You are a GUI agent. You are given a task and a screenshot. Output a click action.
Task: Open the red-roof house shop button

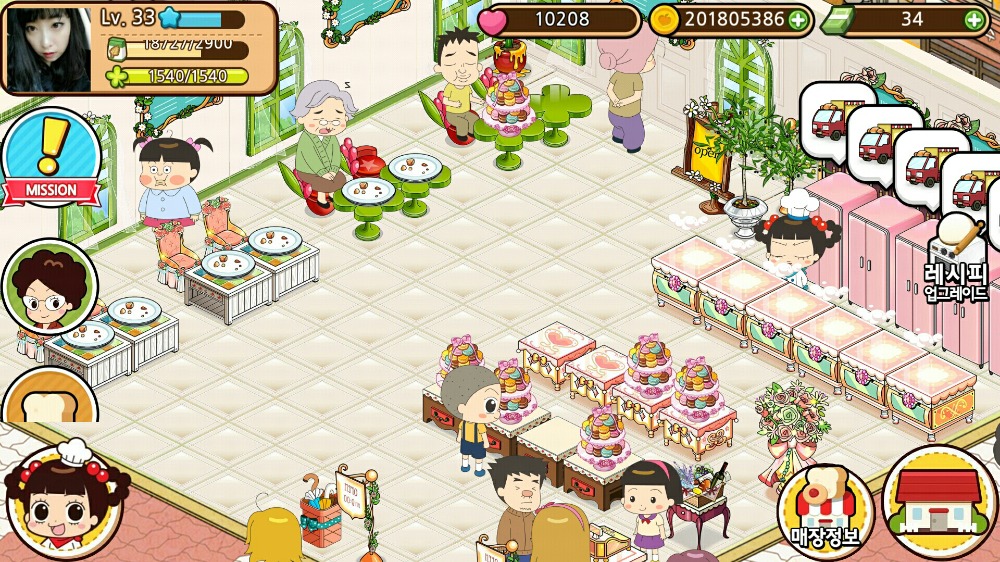[x=939, y=500]
